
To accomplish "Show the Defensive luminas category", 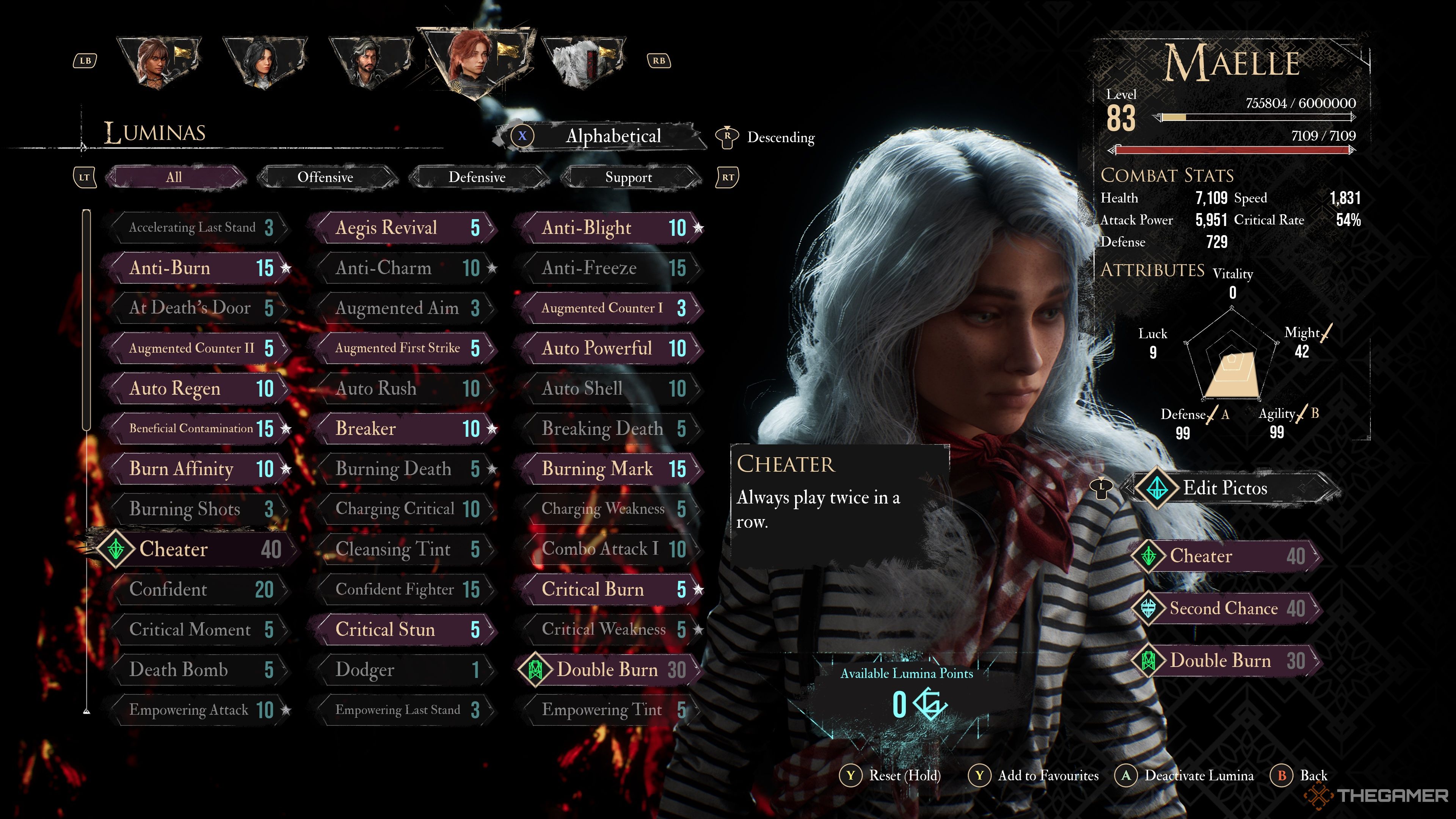I will 477,177.
